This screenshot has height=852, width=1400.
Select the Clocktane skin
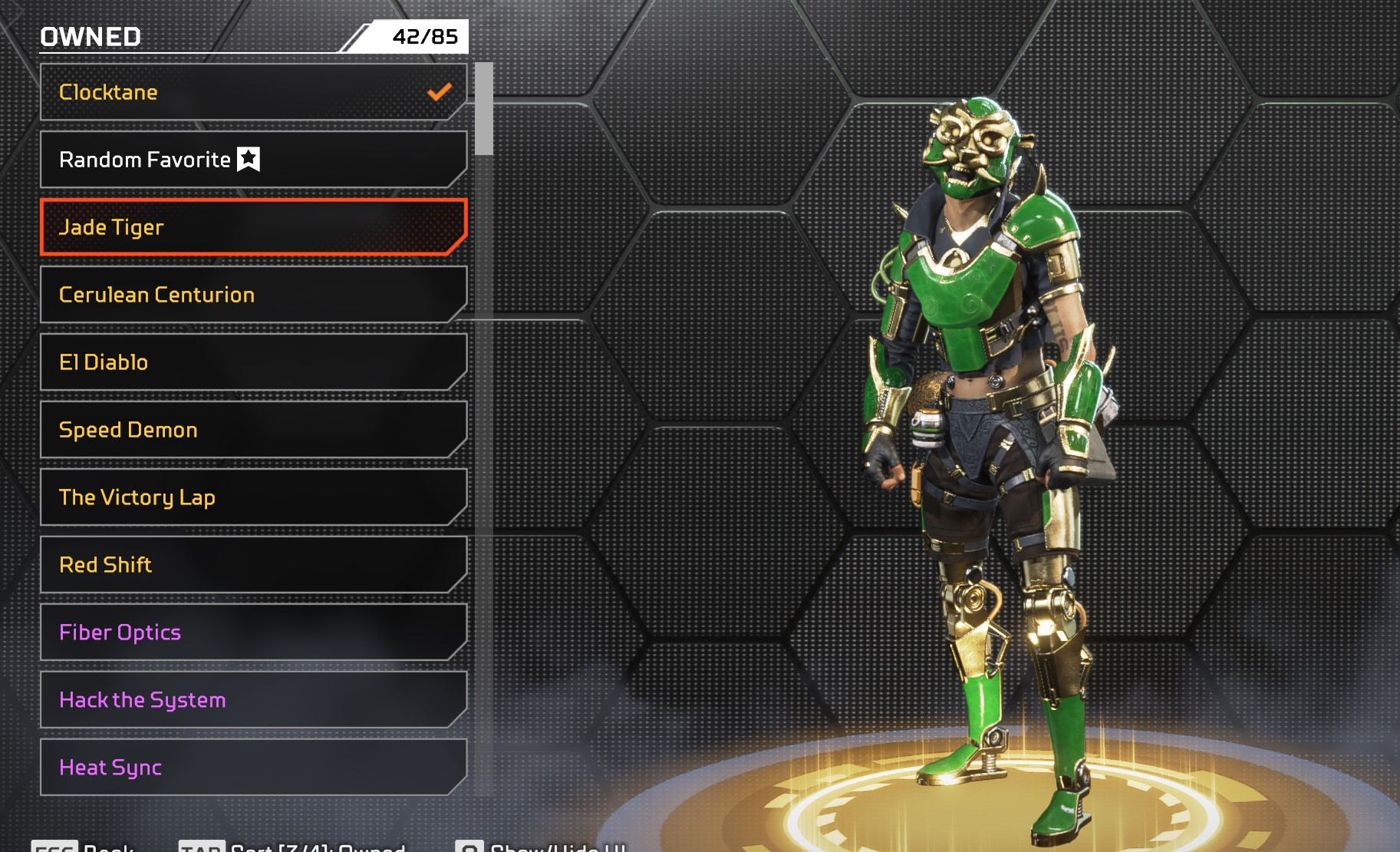pyautogui.click(x=253, y=92)
